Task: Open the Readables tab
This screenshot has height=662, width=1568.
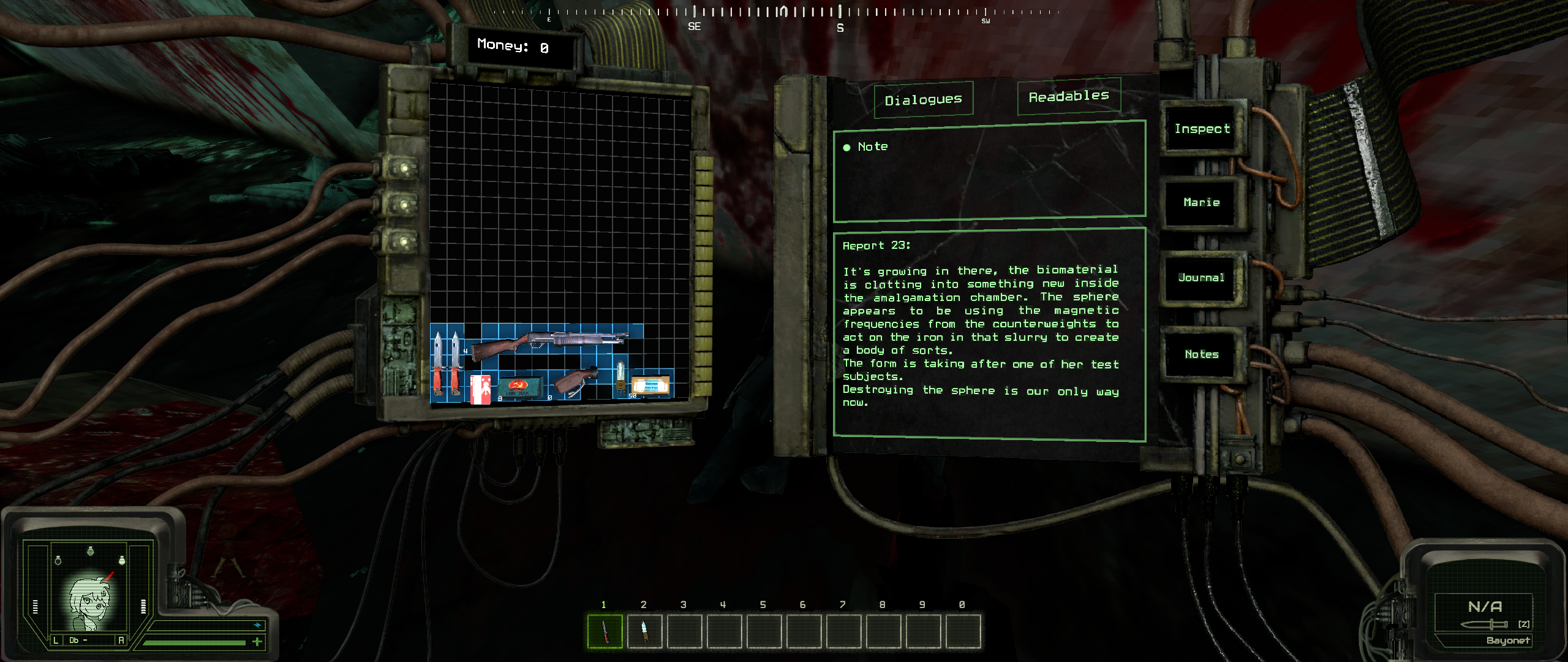Action: tap(1069, 96)
